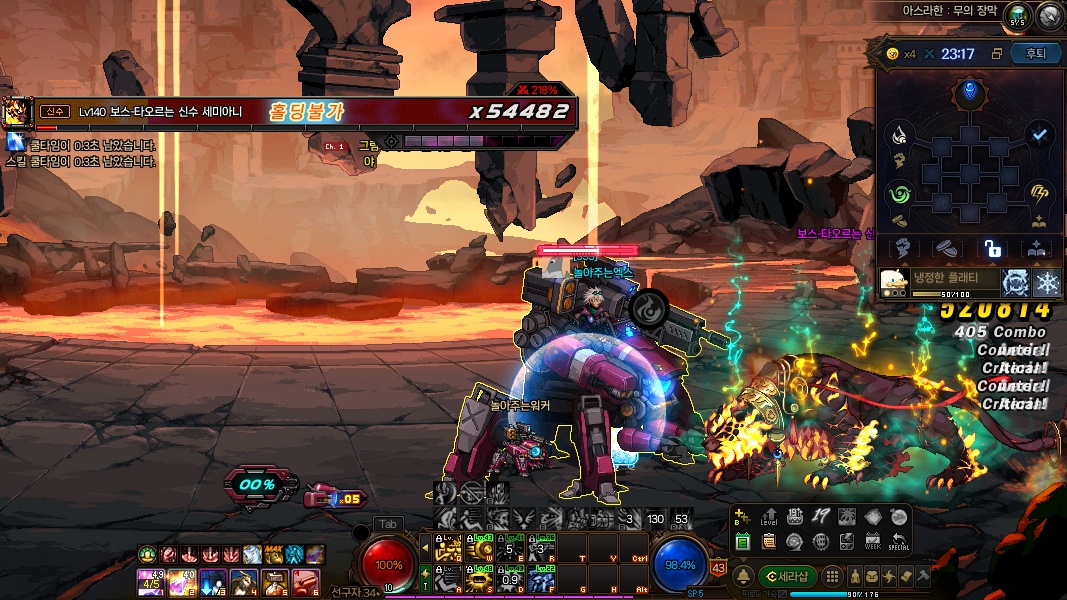Image resolution: width=1067 pixels, height=600 pixels.
Task: Open the quest clipboard scroll icon
Action: [x=768, y=541]
